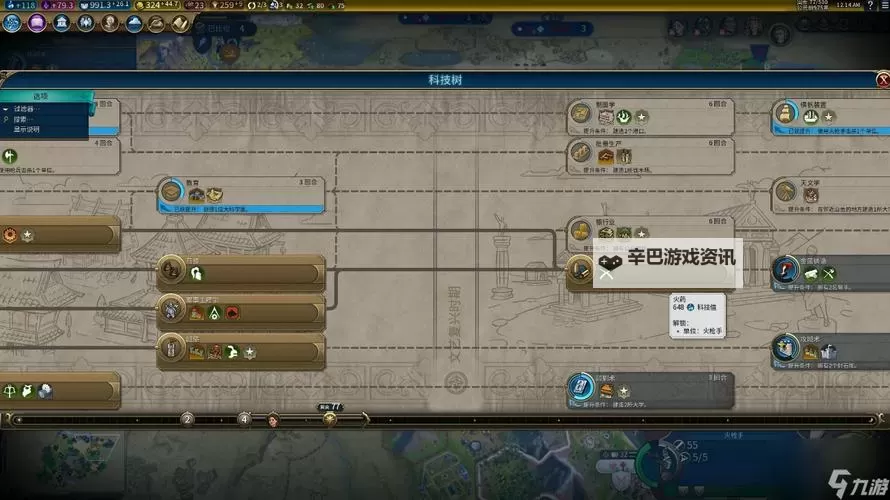
Task: Choose the 显示说明 option
Action: 26,129
